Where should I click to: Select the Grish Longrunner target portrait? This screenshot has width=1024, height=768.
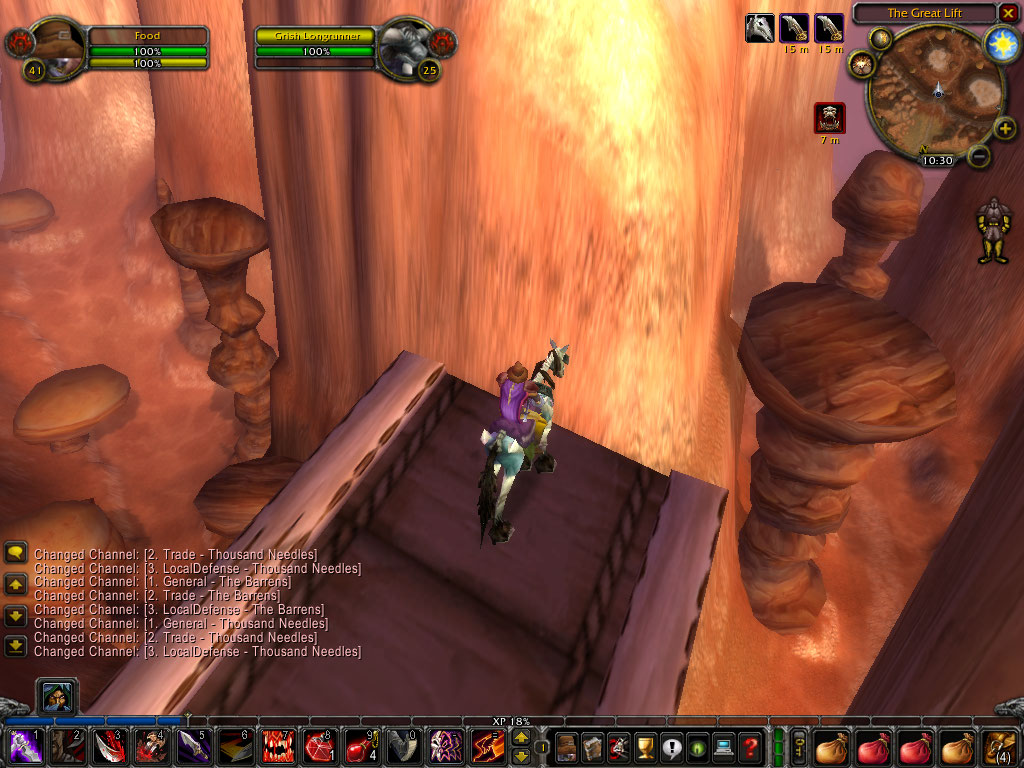406,45
